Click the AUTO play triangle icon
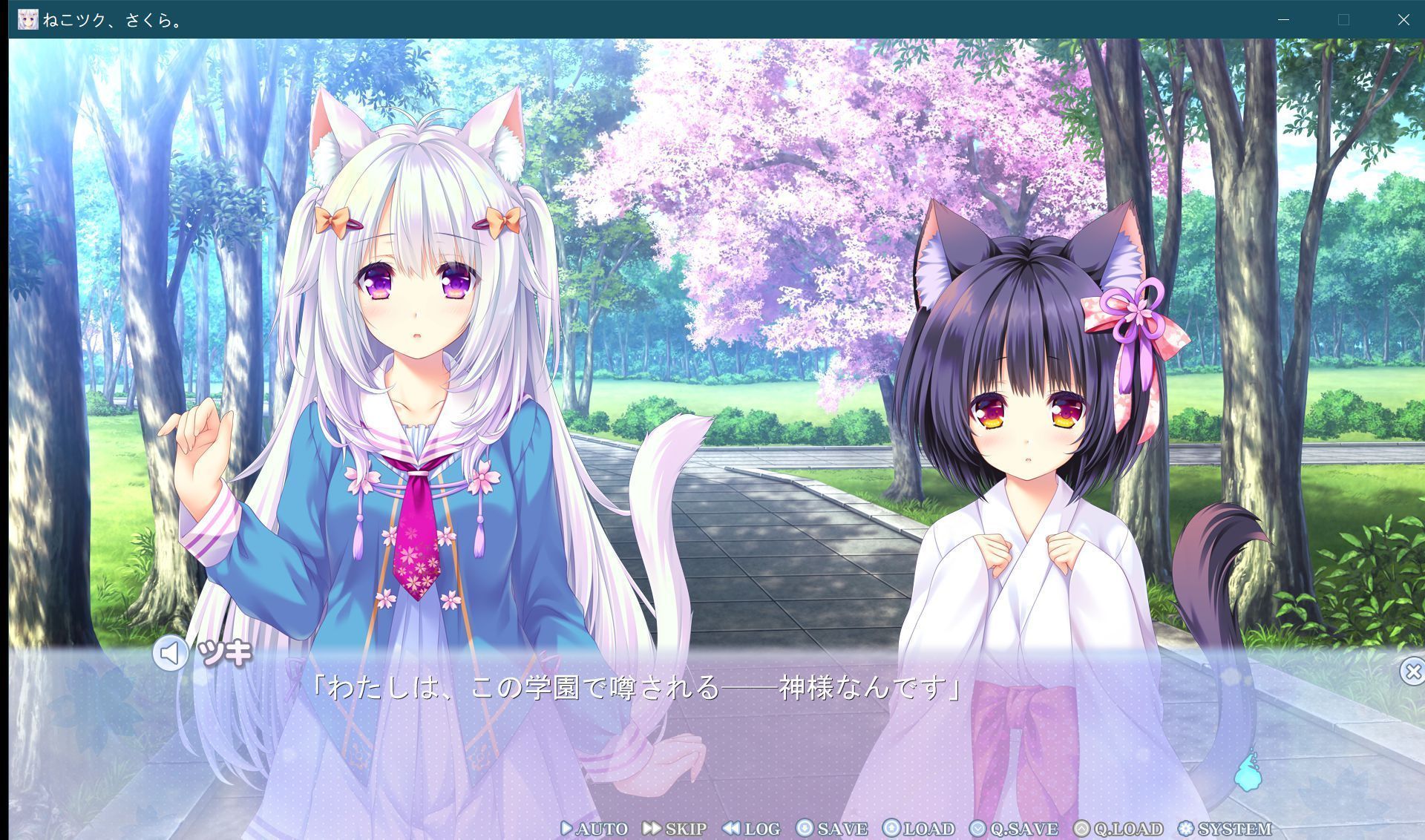1425x840 pixels. point(567,829)
